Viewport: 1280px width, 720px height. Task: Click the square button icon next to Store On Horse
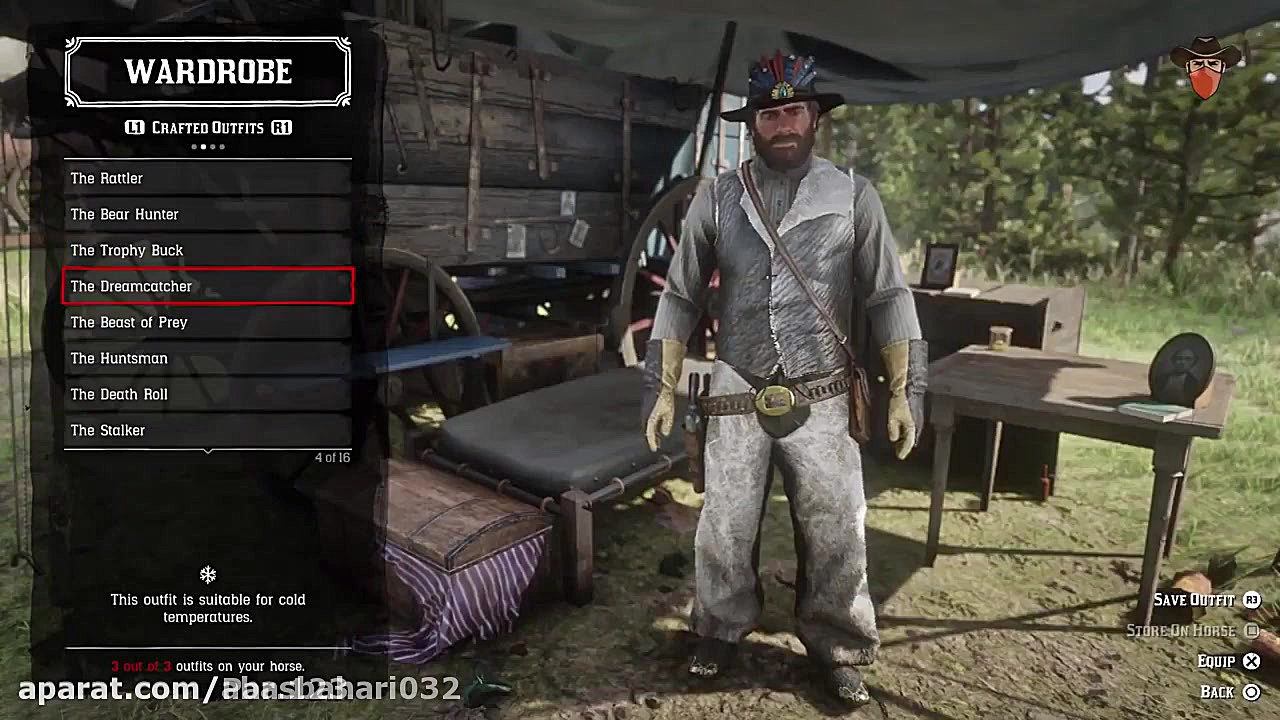[1252, 630]
